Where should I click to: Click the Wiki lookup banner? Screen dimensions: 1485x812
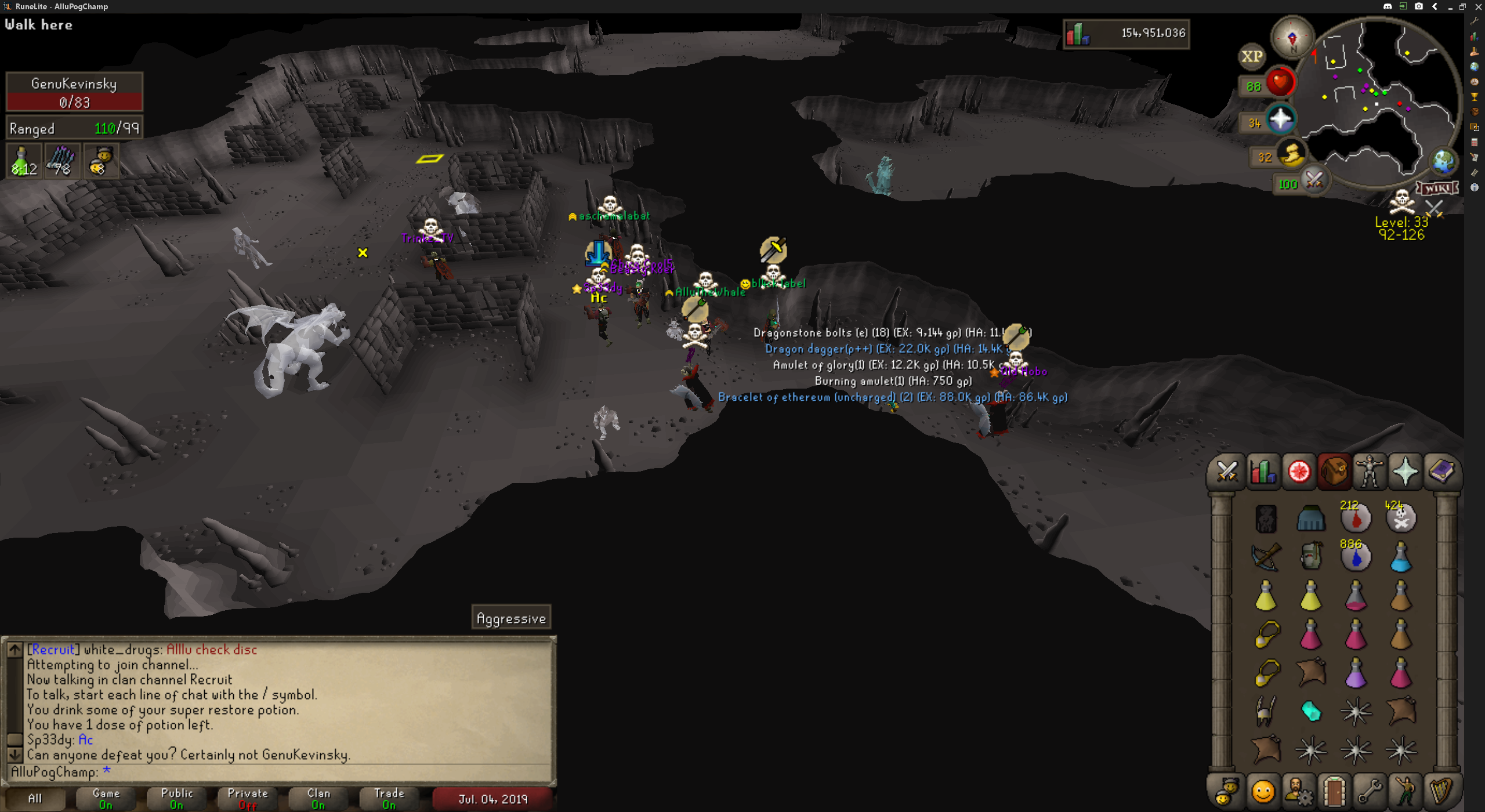point(1437,188)
